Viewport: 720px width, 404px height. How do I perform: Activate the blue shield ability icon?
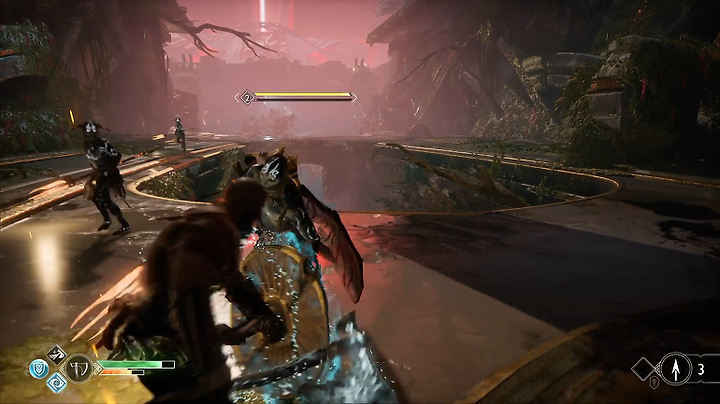37,367
